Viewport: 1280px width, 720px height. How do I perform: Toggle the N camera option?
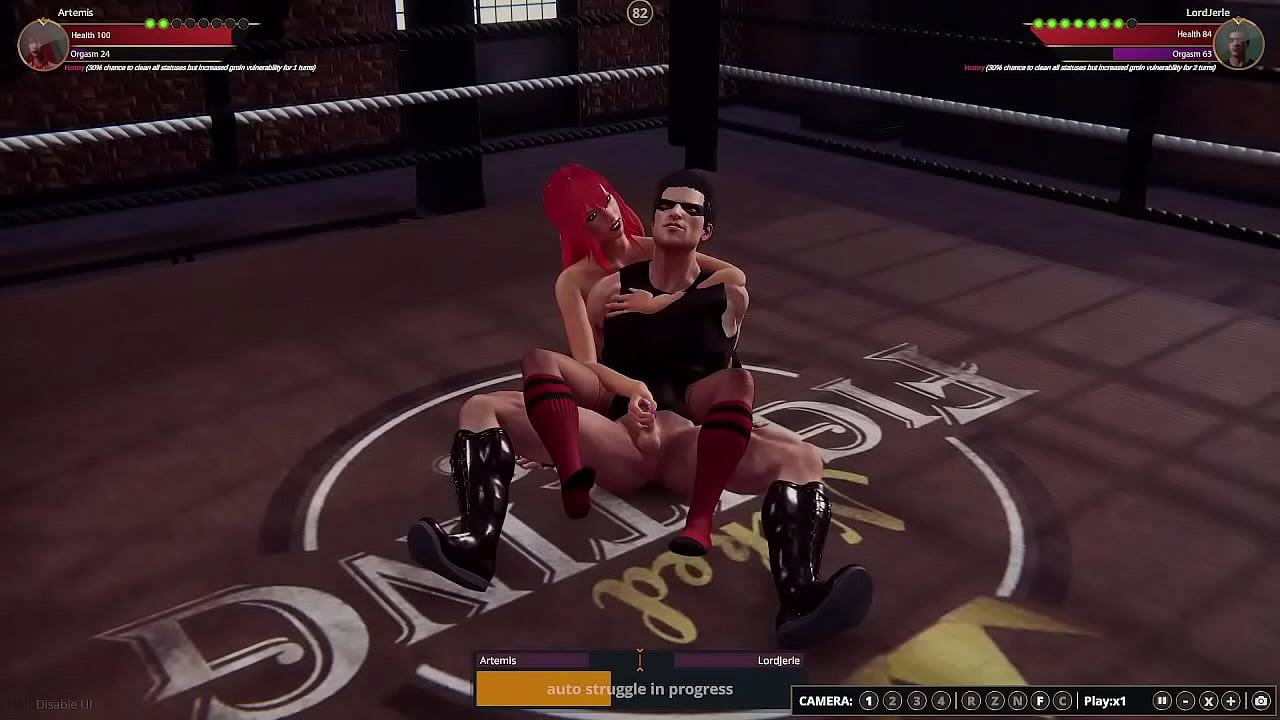pyautogui.click(x=1017, y=701)
